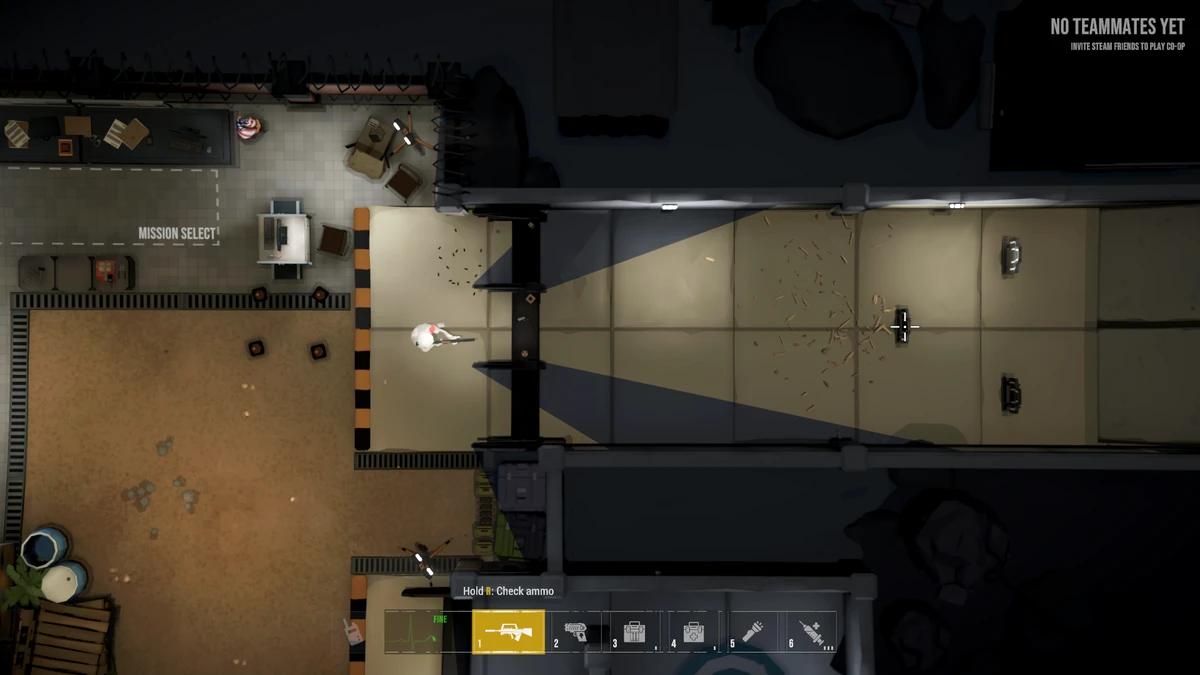Switch to the pistol in slot 2
The image size is (1200, 675).
(577, 631)
